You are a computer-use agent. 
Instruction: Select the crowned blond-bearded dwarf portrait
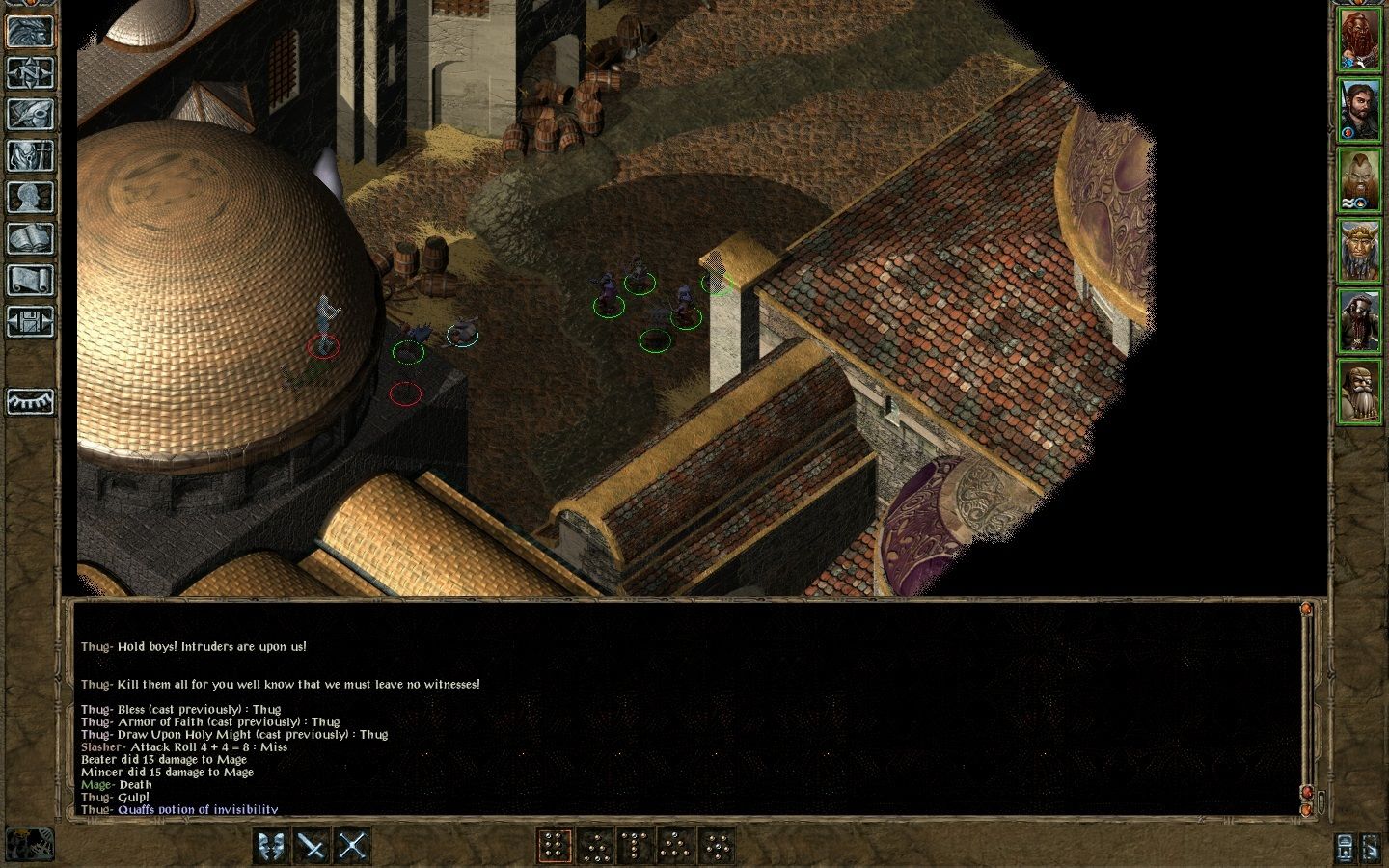point(1359,250)
